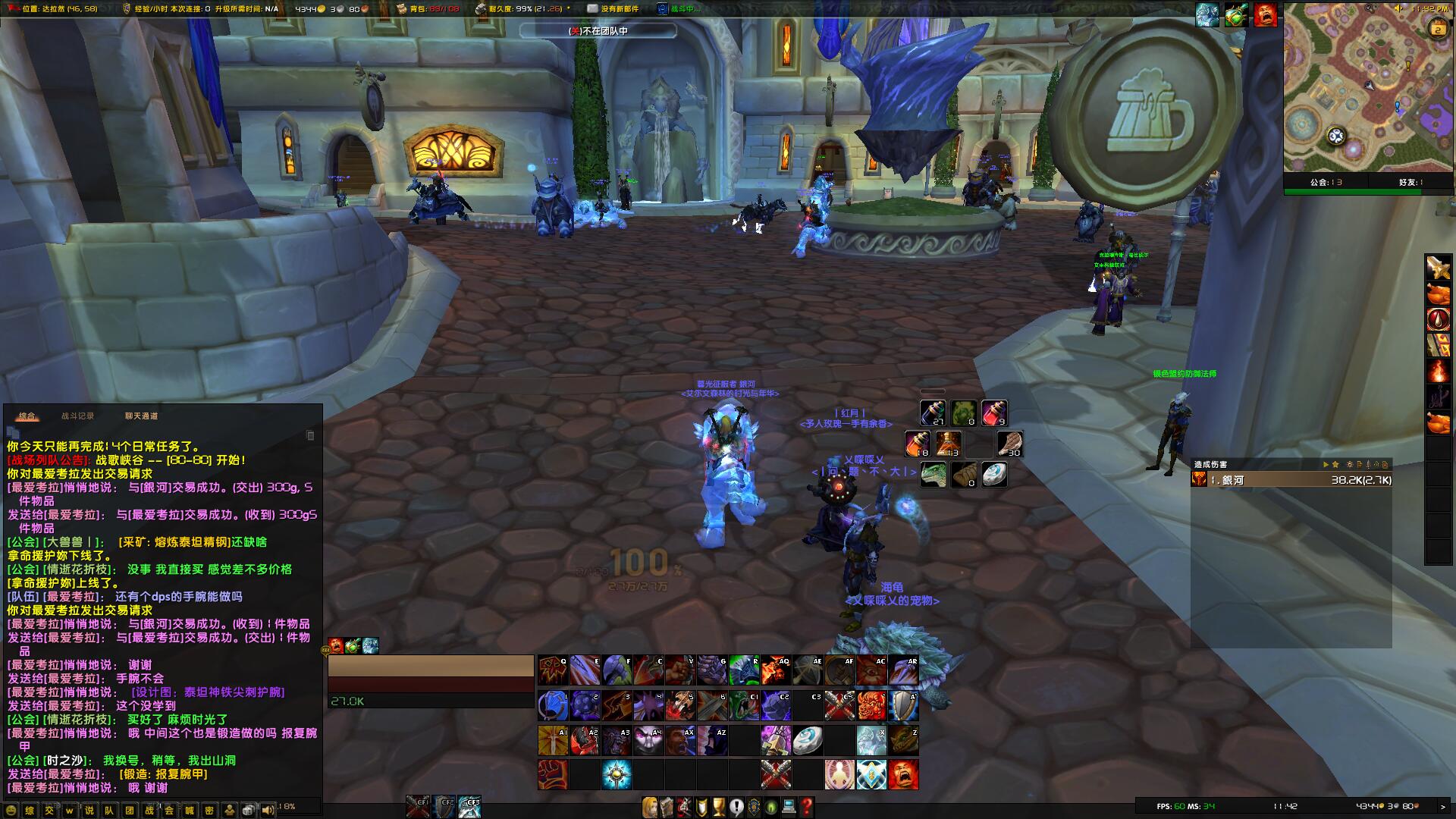Open the 聊天通道 chat tab
Viewport: 1456px width, 819px height.
[x=141, y=416]
